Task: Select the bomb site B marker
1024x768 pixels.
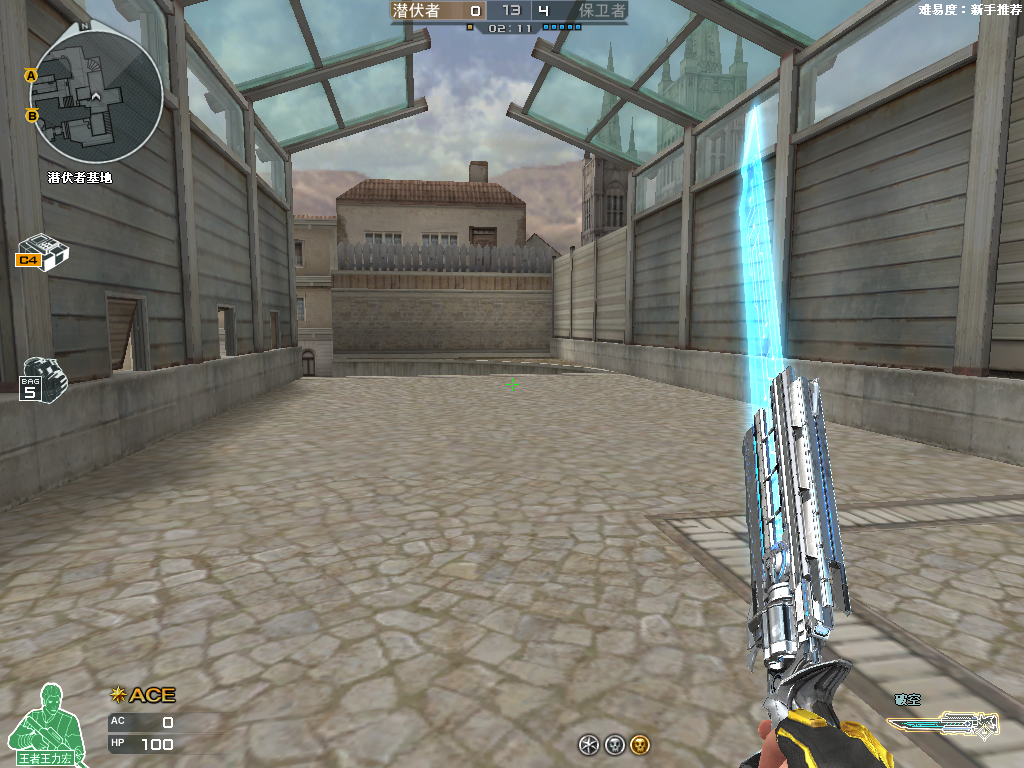Action: 31,116
